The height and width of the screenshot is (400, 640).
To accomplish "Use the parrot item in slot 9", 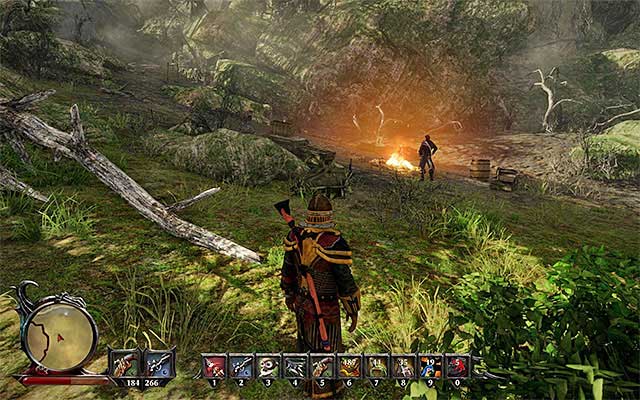I will point(430,367).
